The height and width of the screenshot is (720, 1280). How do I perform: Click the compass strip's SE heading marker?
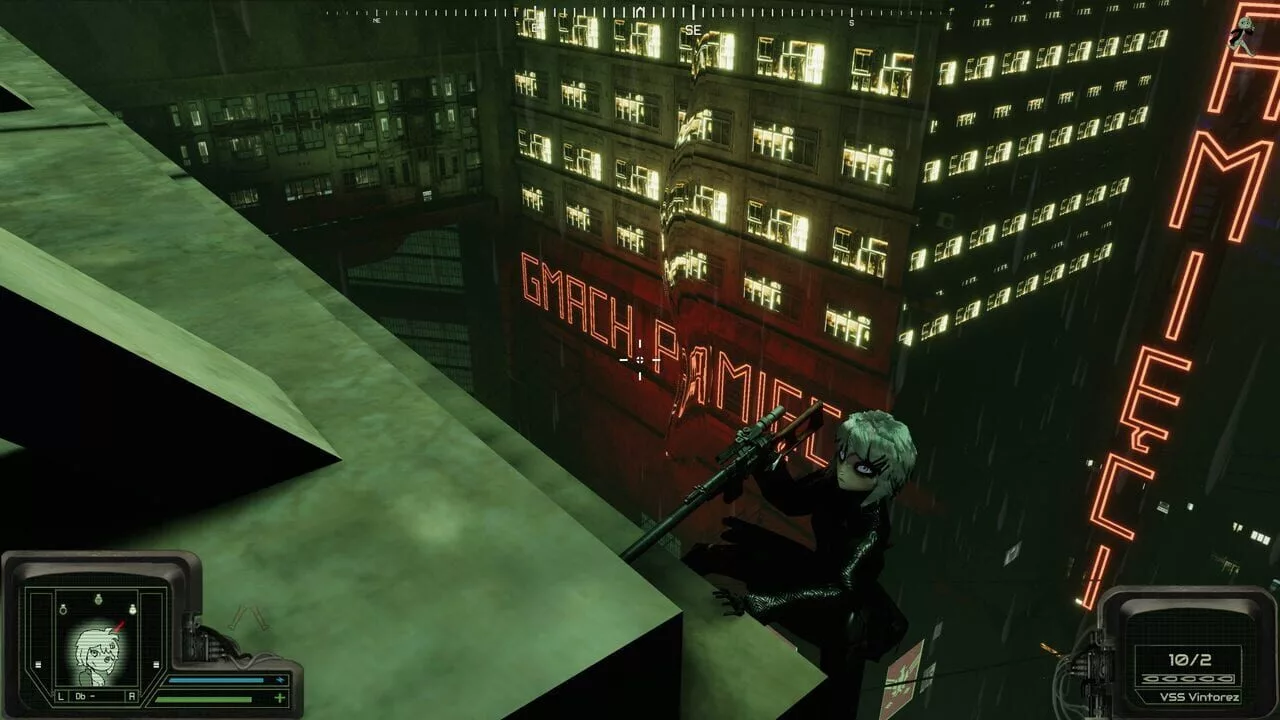(693, 30)
